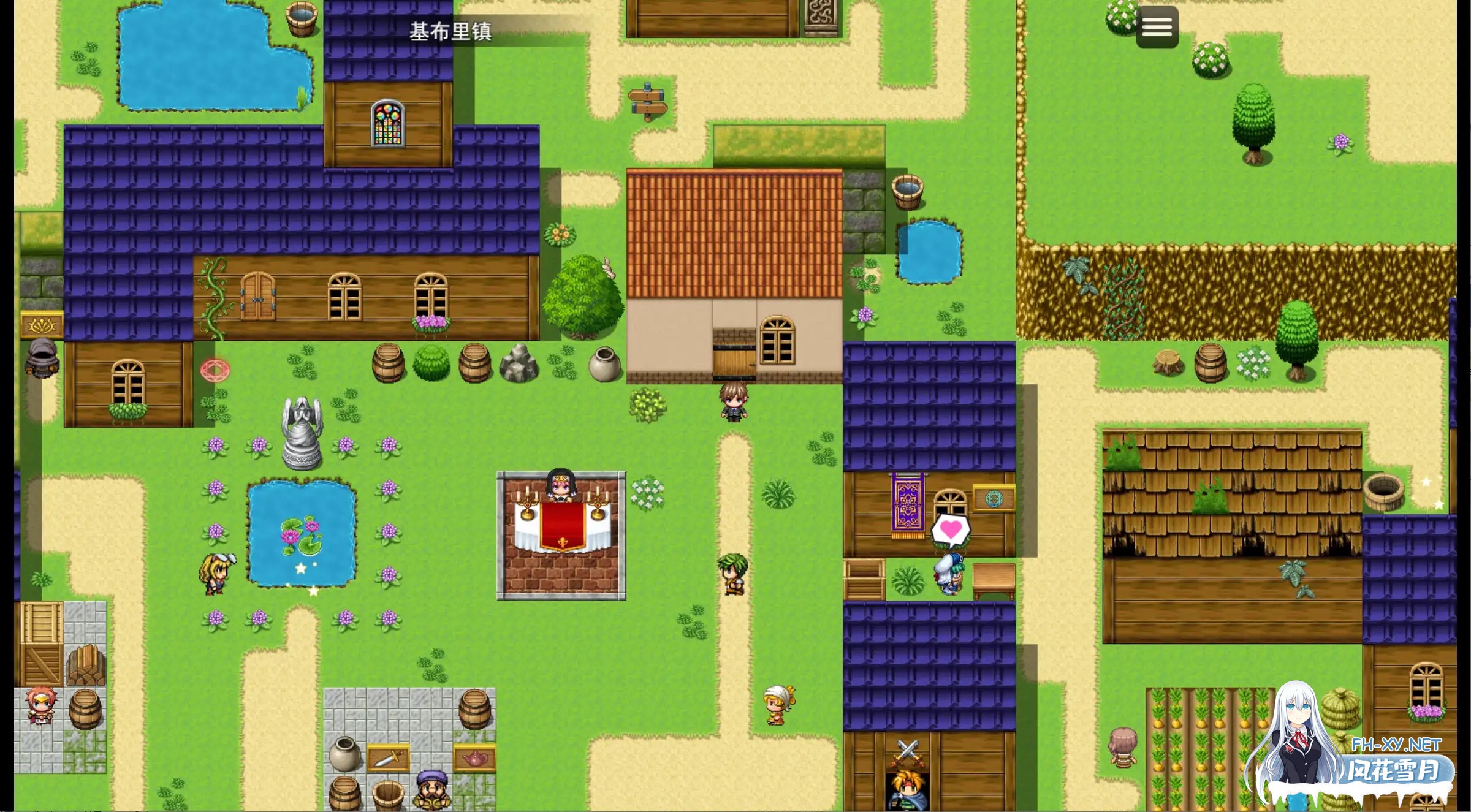Click the red magic circle near the church
The width and height of the screenshot is (1471, 812).
tap(215, 370)
